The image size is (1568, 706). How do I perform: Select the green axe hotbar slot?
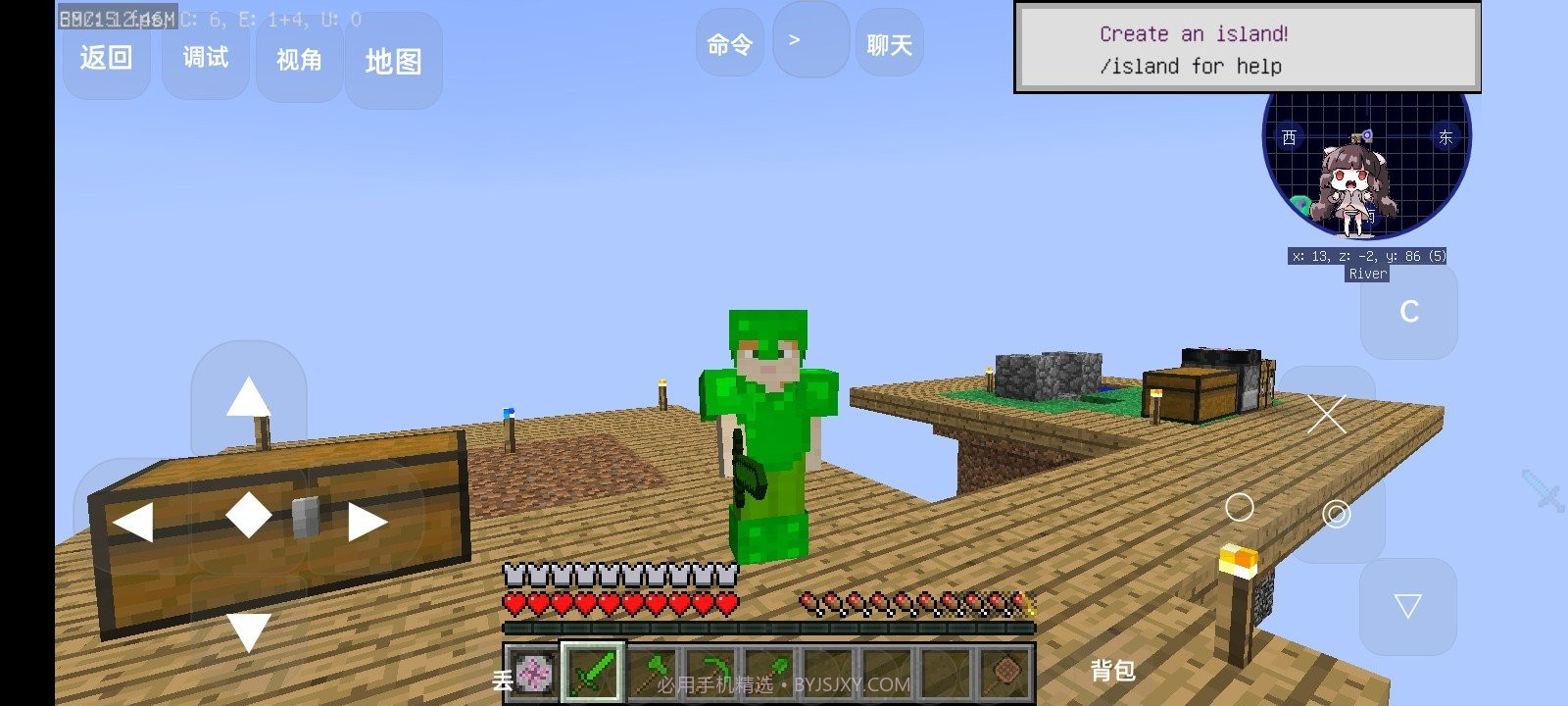pos(651,674)
